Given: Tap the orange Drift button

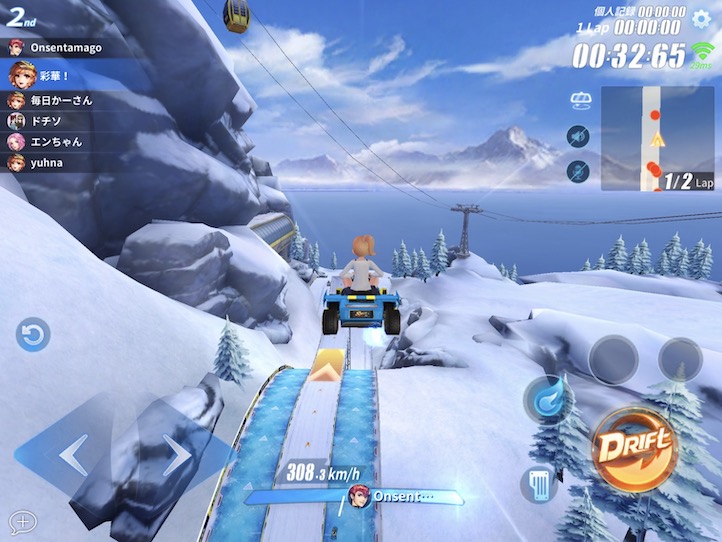Looking at the screenshot, I should 632,447.
